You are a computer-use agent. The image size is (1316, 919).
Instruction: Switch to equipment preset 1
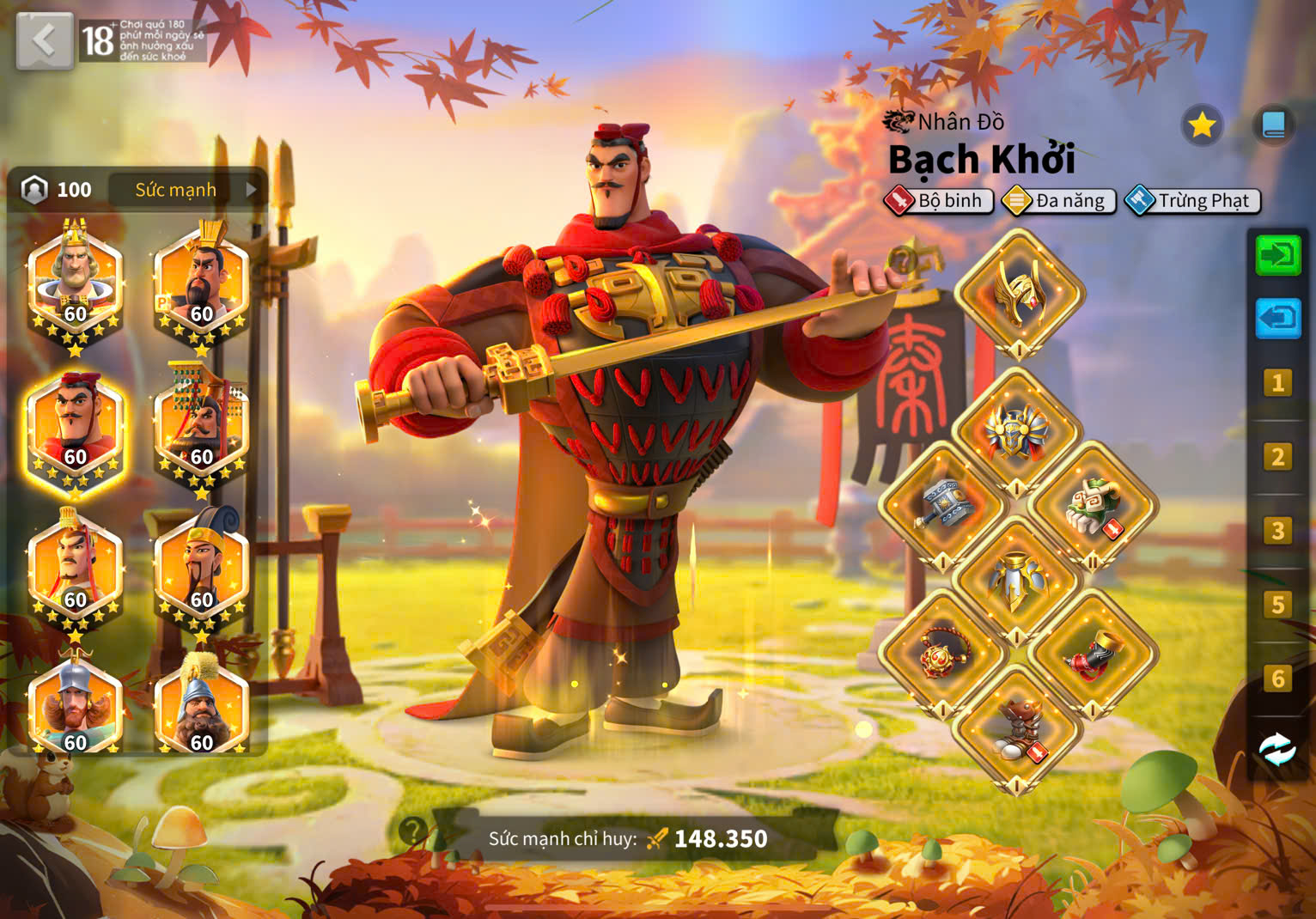[1277, 382]
